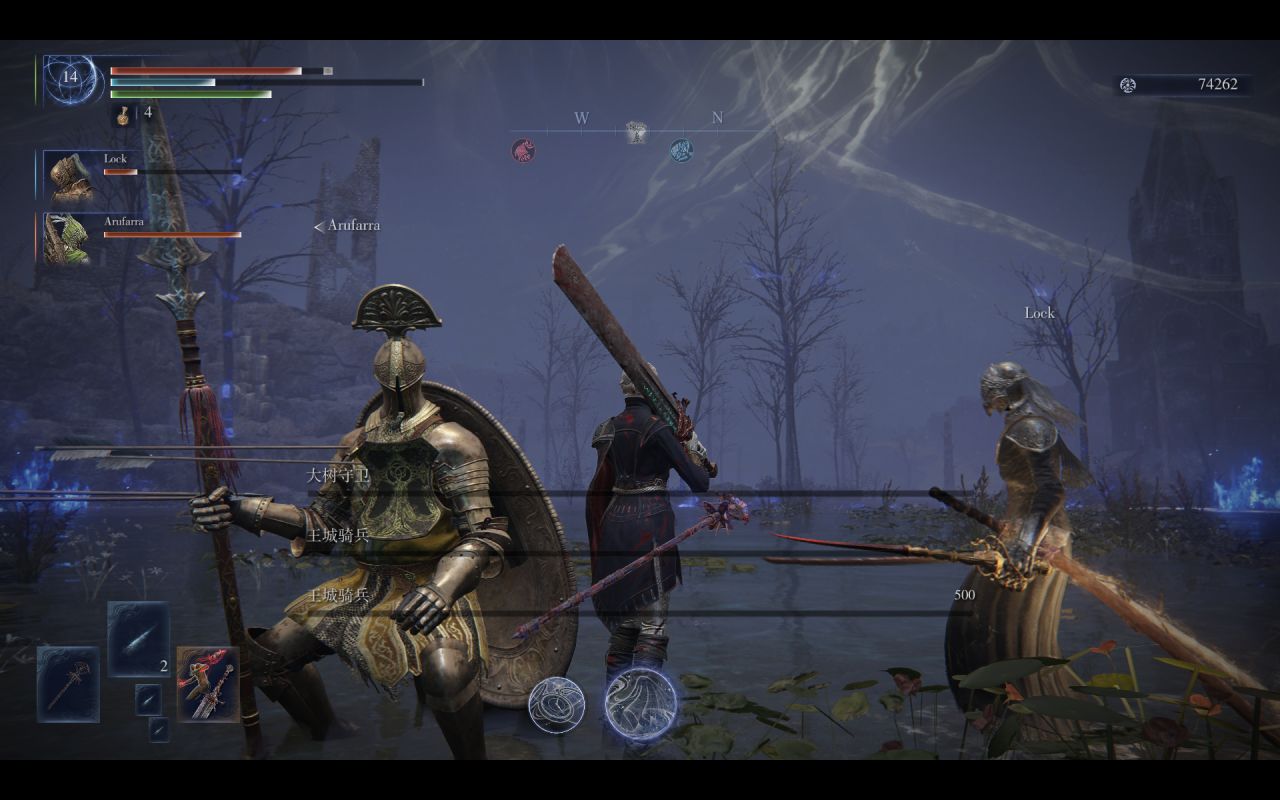Select the staff weapon slot
Image resolution: width=1280 pixels, height=800 pixels.
point(68,684)
